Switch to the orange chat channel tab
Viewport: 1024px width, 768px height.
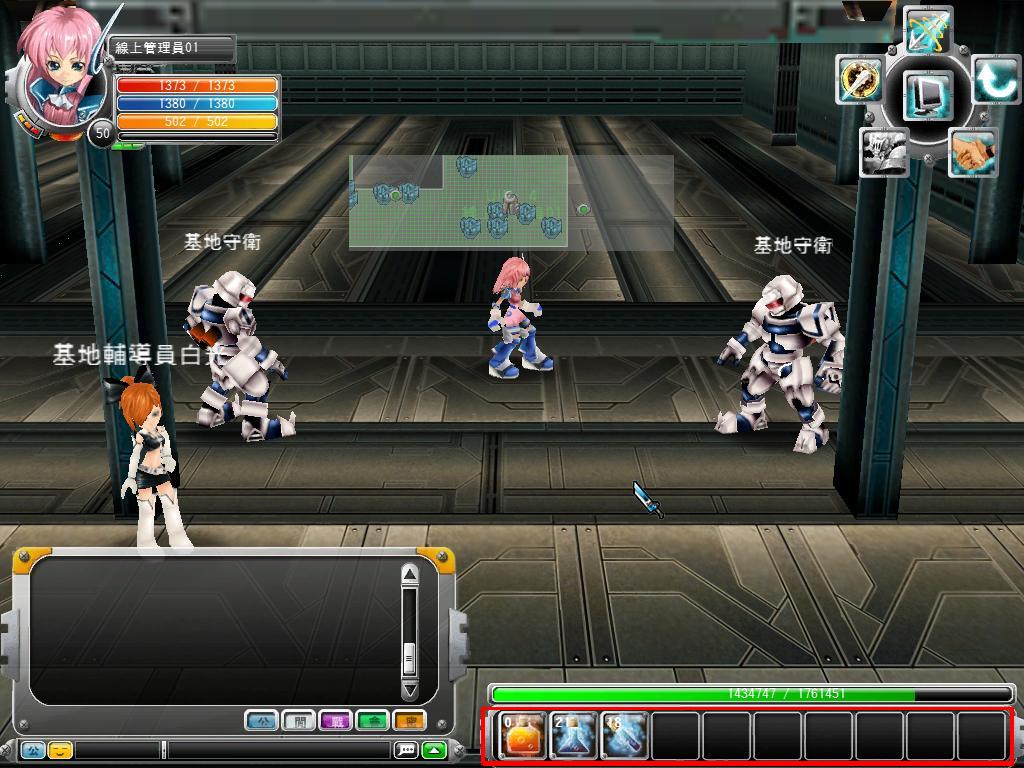click(409, 720)
